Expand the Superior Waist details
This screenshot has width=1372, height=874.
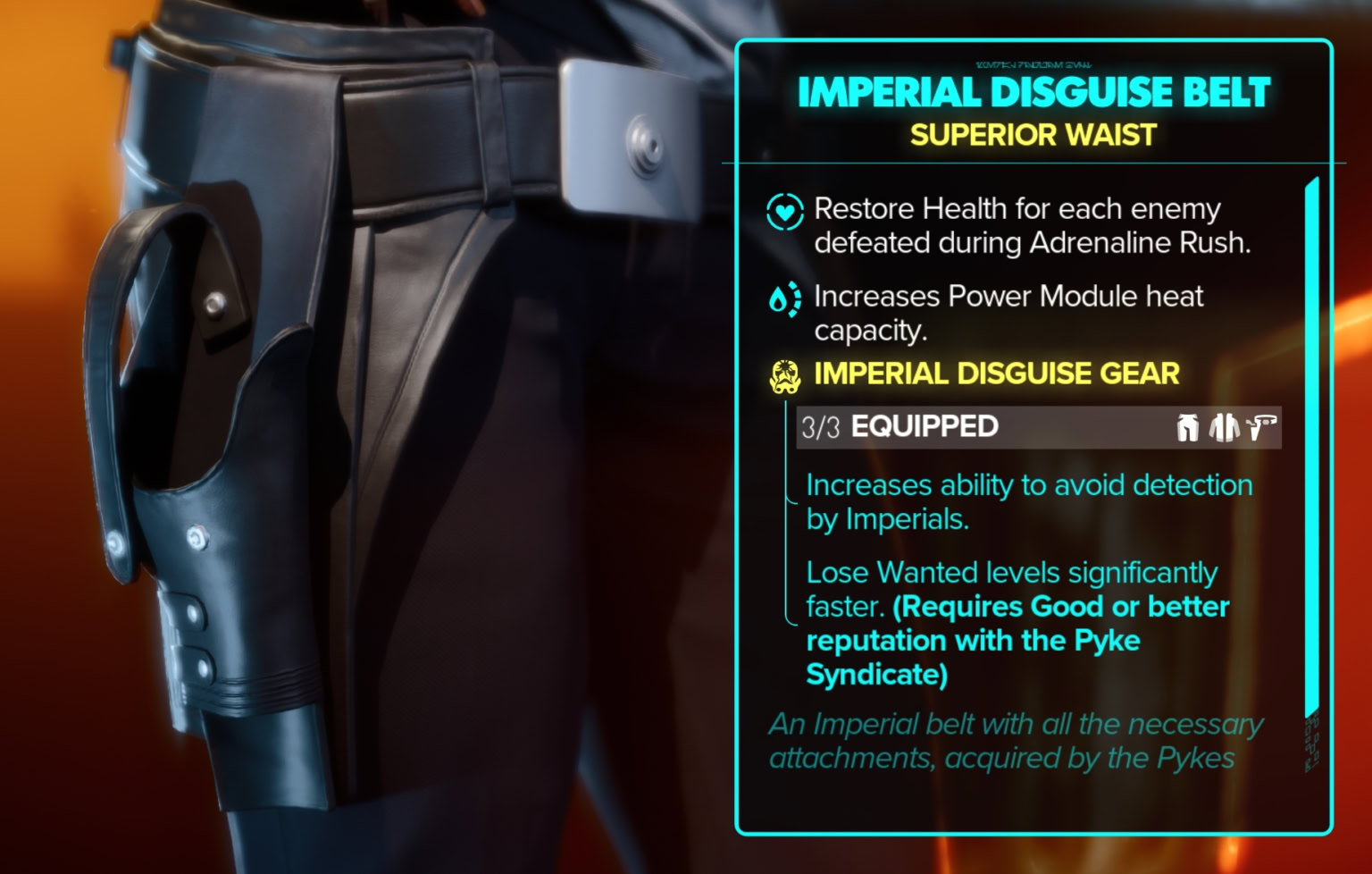pyautogui.click(x=1032, y=136)
